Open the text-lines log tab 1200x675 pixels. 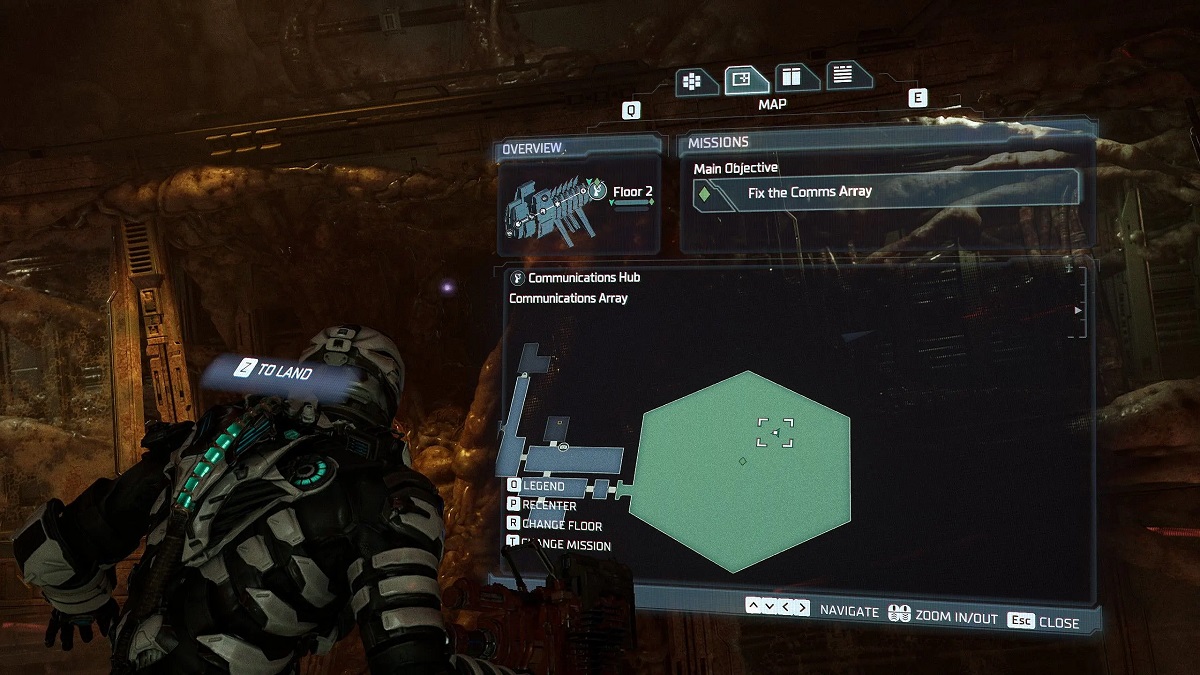tap(845, 73)
